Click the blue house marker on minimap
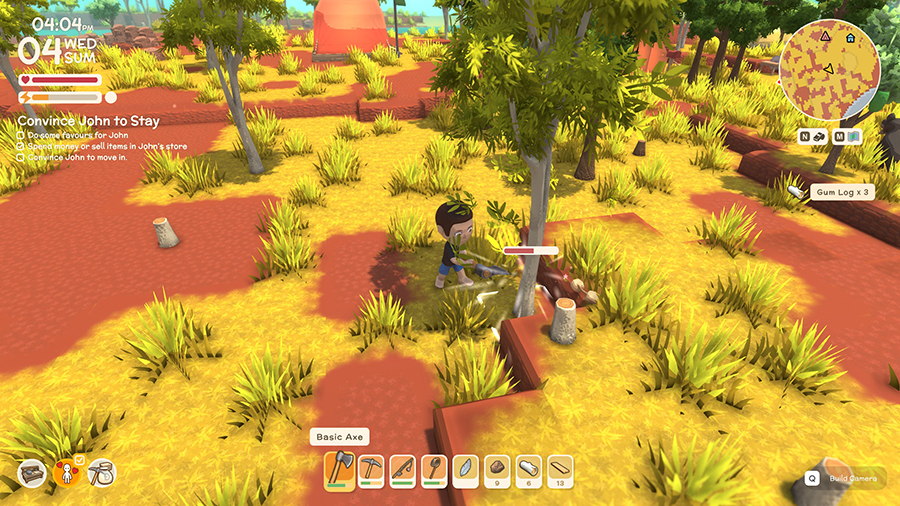This screenshot has width=900, height=506. point(850,38)
